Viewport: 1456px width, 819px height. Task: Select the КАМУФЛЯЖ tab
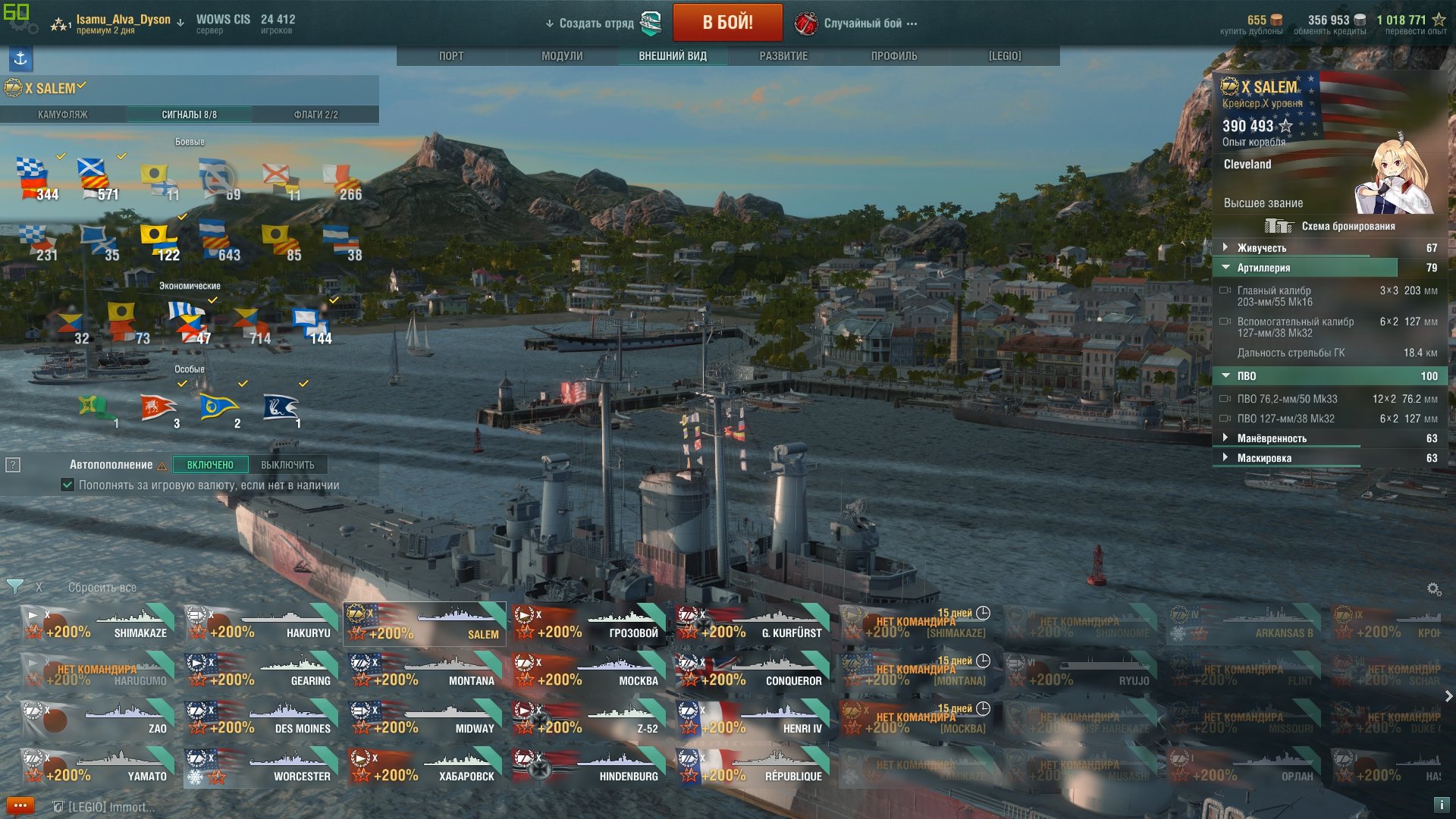click(x=63, y=115)
